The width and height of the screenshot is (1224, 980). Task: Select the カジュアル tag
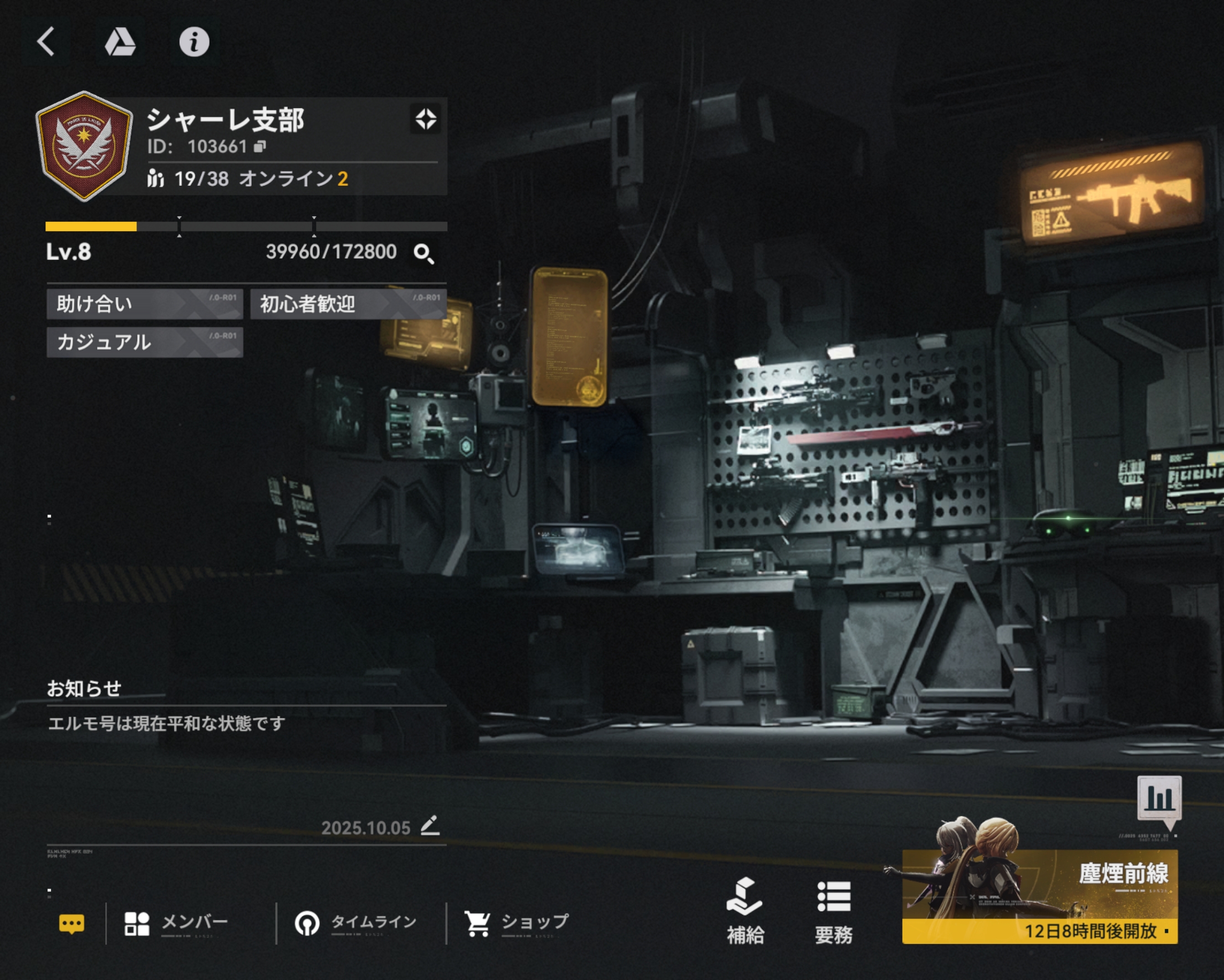point(145,343)
